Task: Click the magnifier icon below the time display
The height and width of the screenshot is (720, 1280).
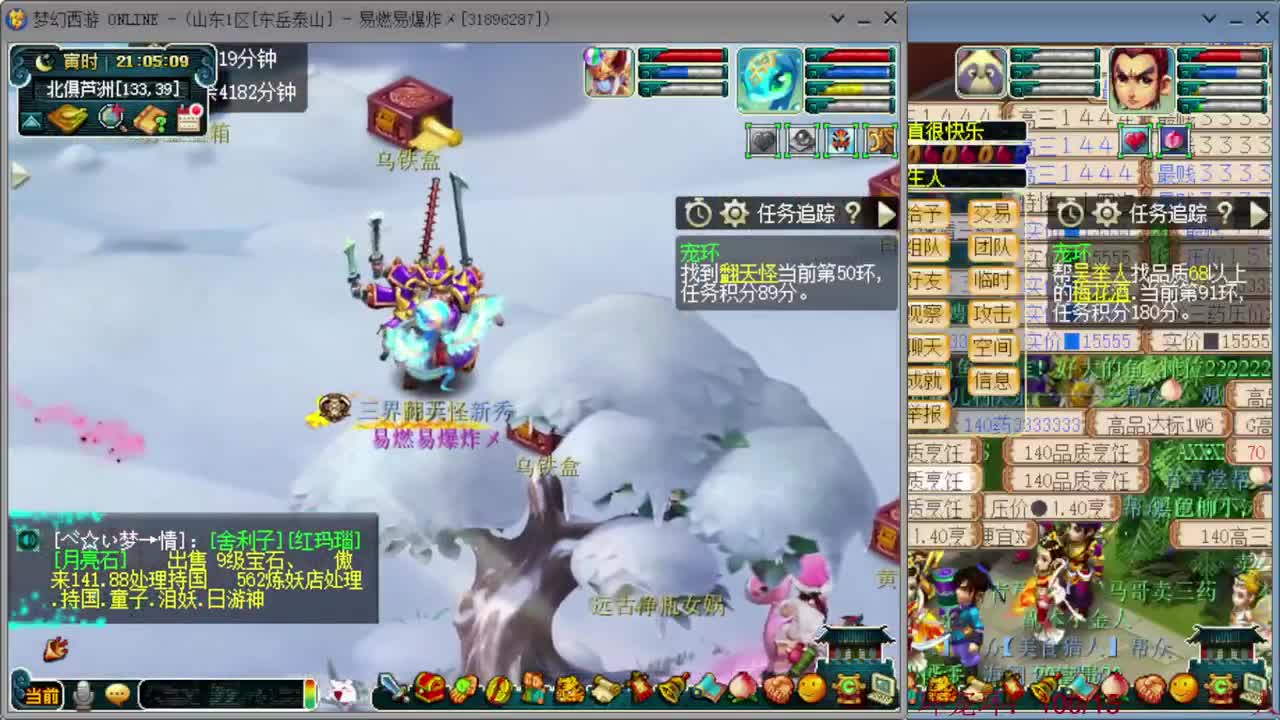Action: pyautogui.click(x=111, y=118)
